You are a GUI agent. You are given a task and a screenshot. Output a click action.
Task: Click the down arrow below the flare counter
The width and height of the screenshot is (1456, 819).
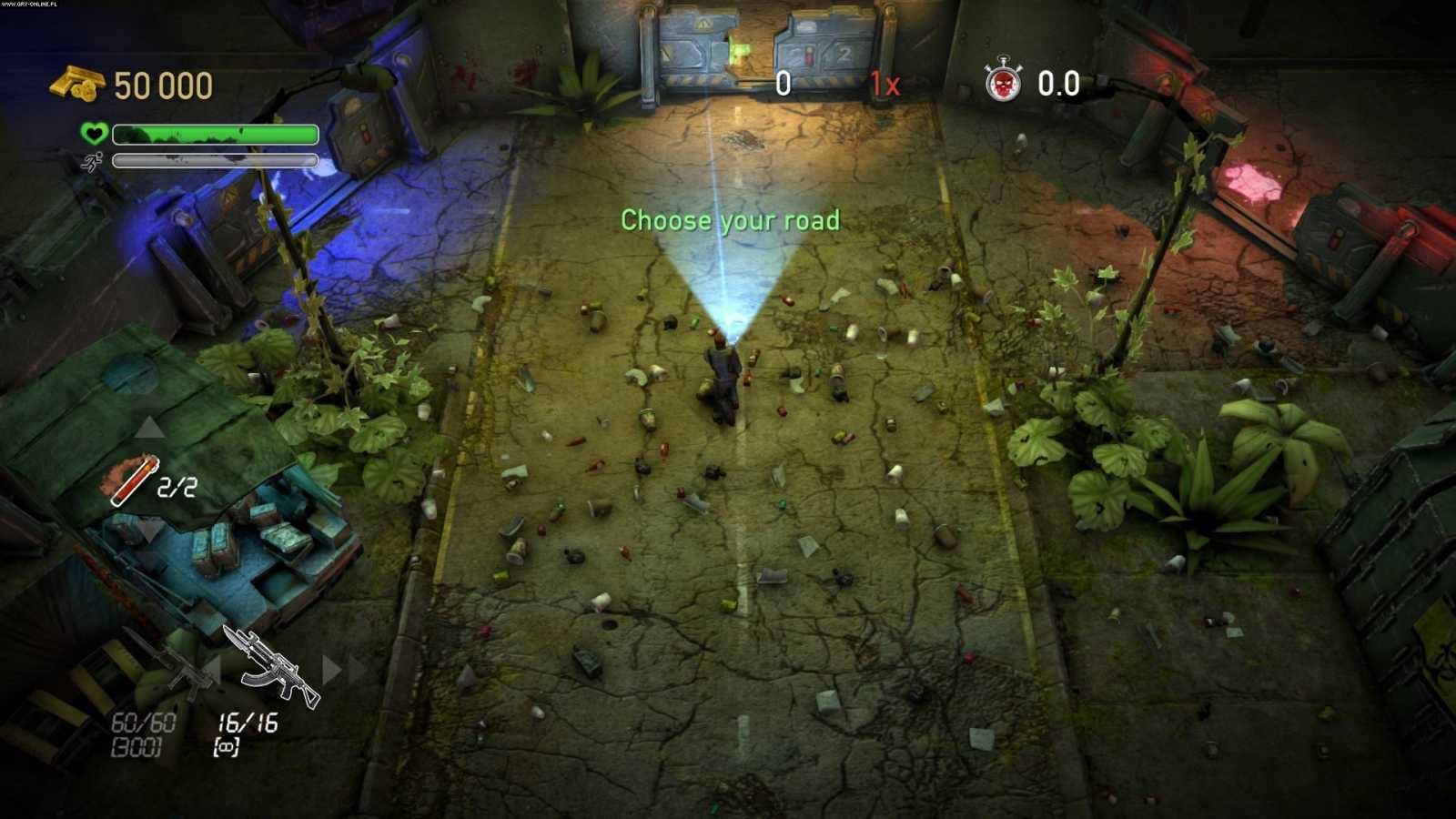(x=150, y=533)
